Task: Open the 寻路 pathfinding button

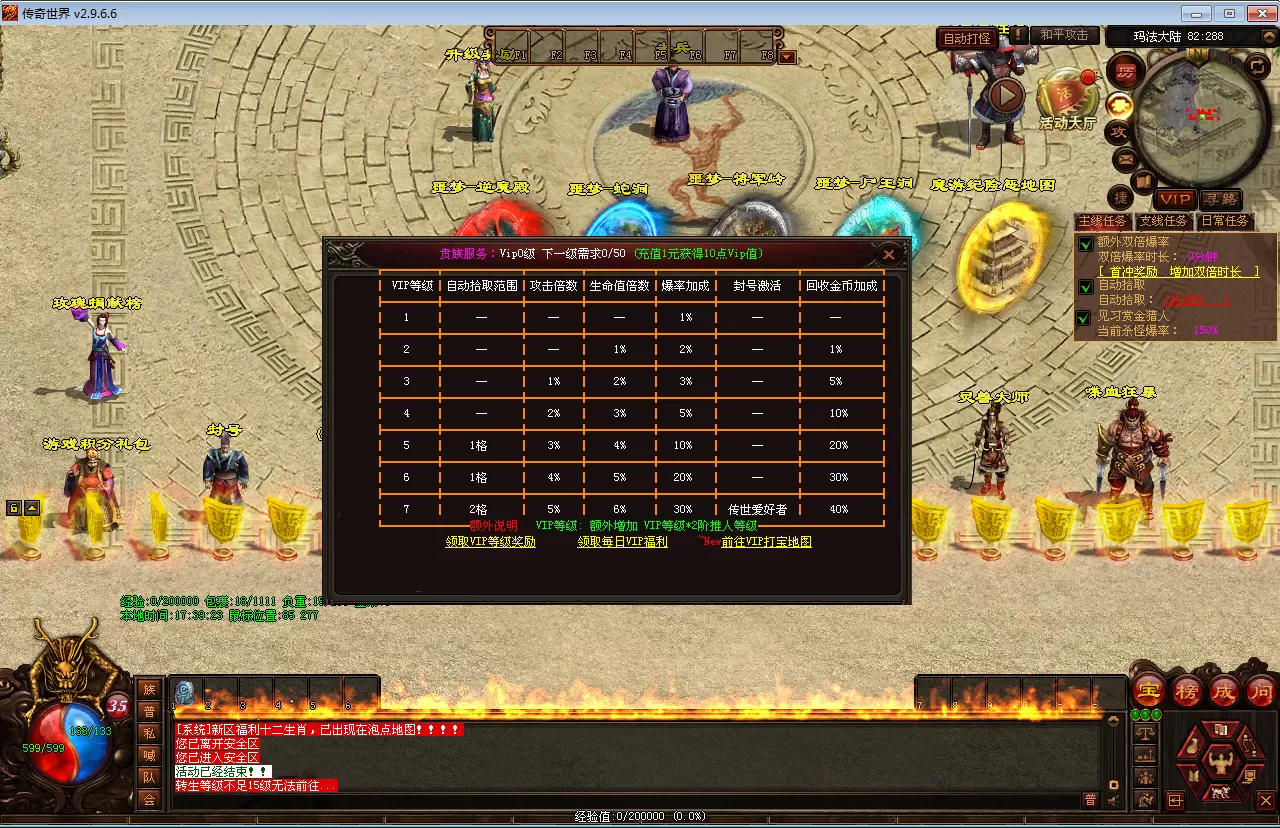Action: tap(1220, 200)
